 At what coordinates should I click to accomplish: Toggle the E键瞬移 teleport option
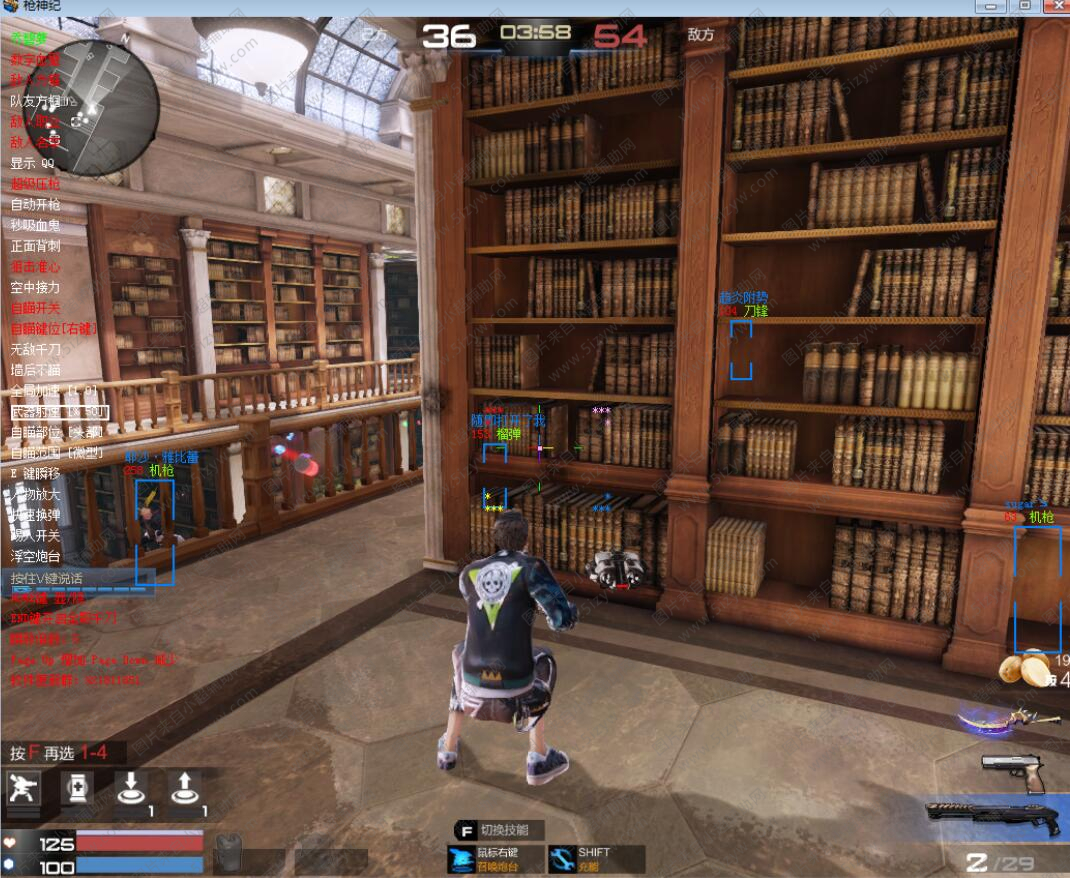click(x=35, y=473)
